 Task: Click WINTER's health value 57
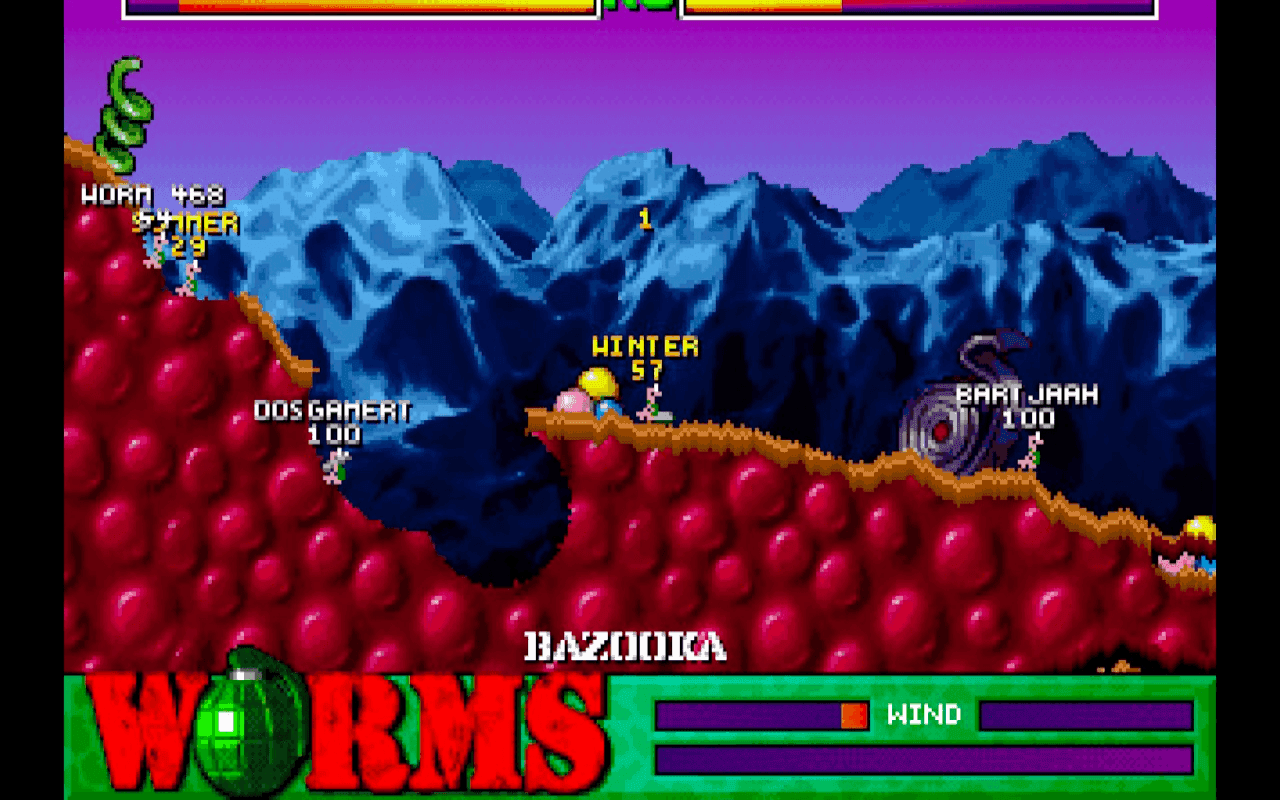646,368
